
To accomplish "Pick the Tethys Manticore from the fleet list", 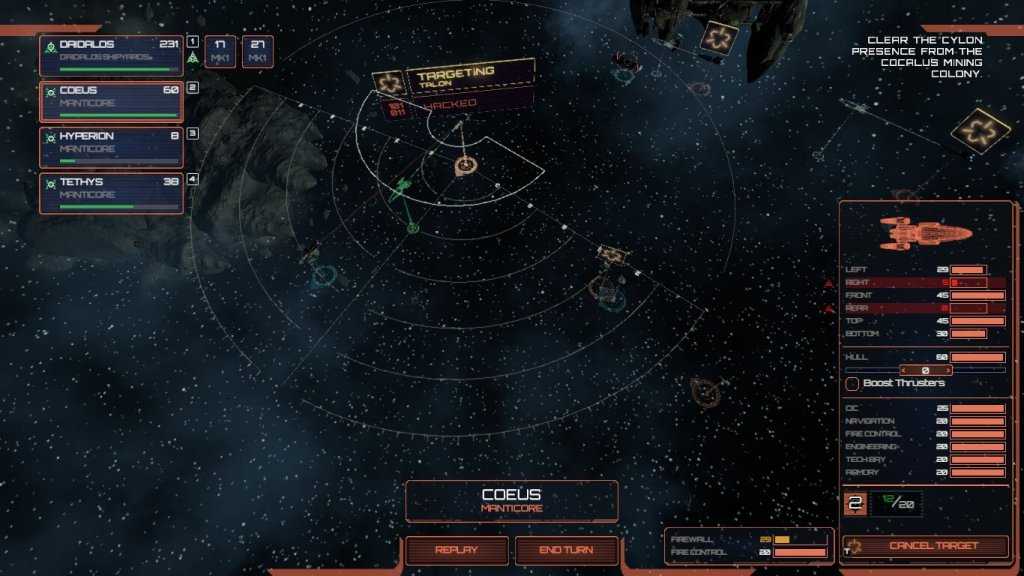I will tap(111, 193).
